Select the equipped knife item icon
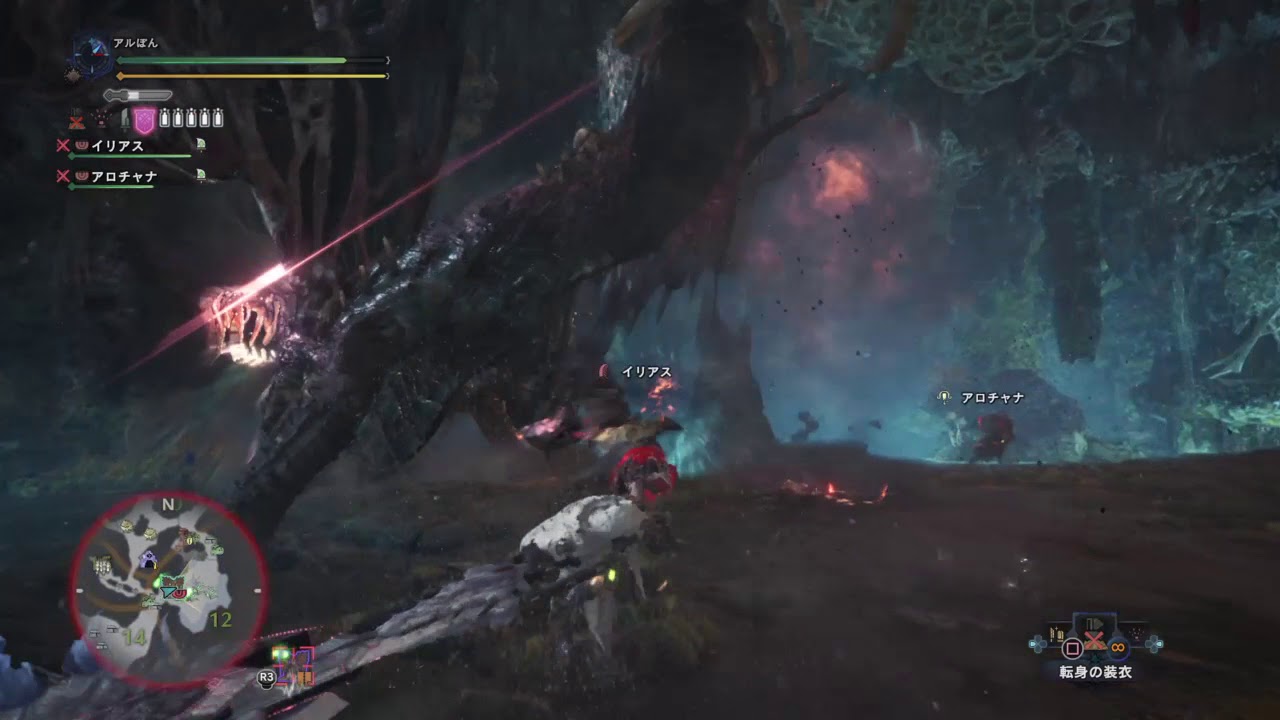The image size is (1280, 720). tap(124, 119)
